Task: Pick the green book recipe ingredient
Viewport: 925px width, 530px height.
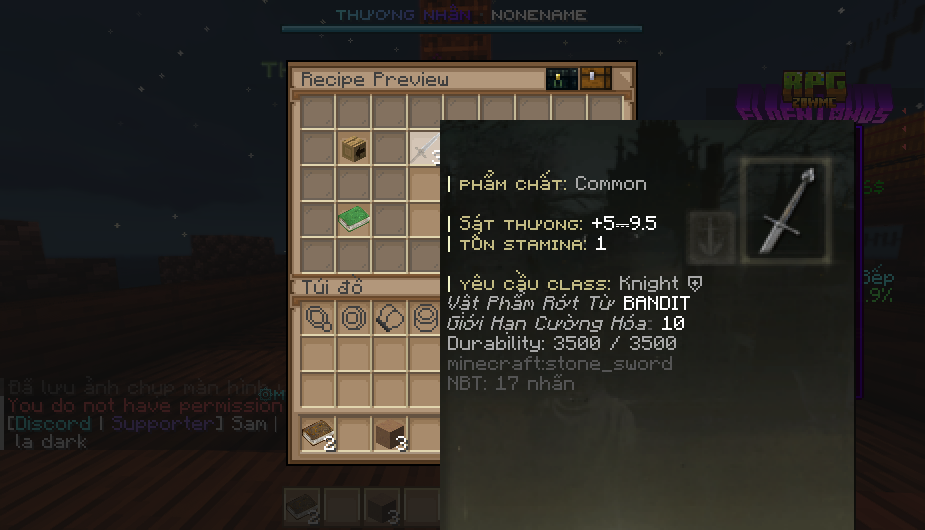Action: pos(353,219)
